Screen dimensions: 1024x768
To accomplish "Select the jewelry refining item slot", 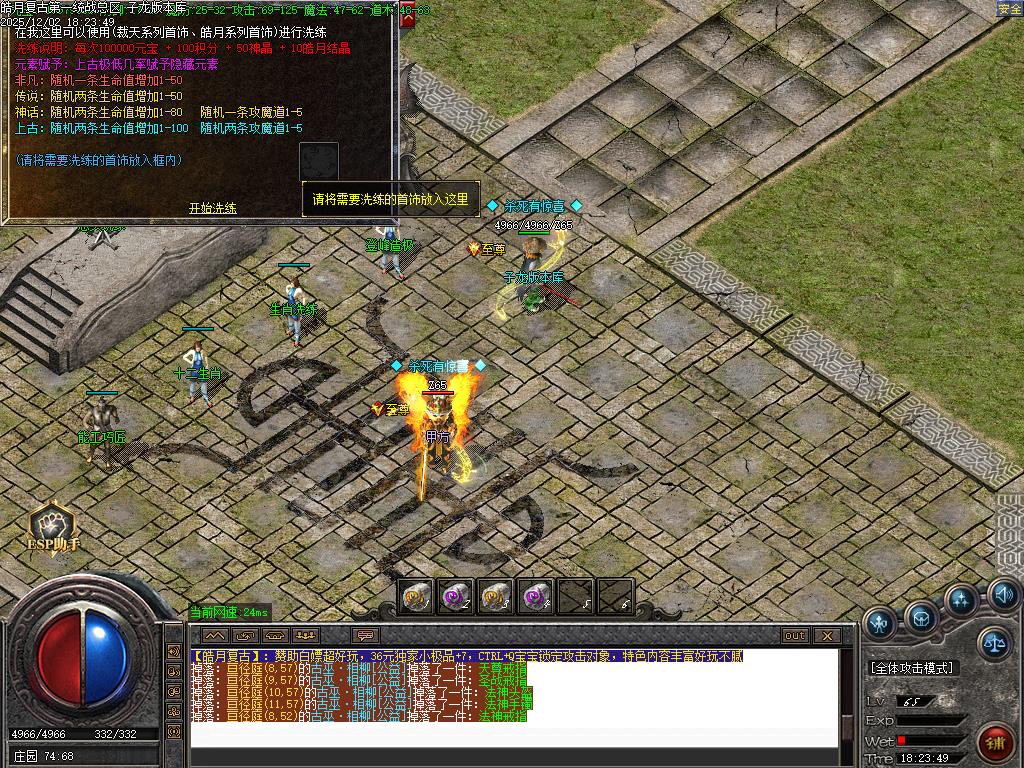I will (x=319, y=161).
